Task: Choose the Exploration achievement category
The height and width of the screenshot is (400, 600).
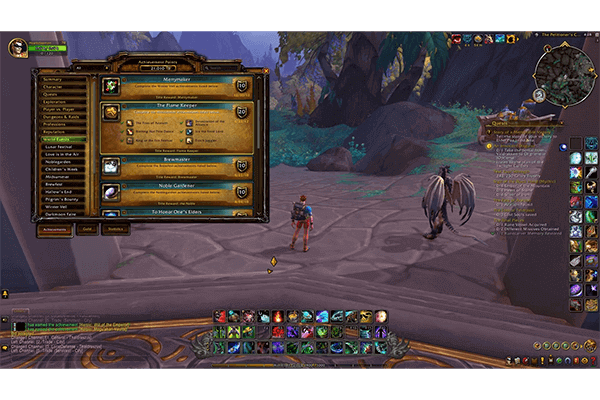Action: coord(60,101)
